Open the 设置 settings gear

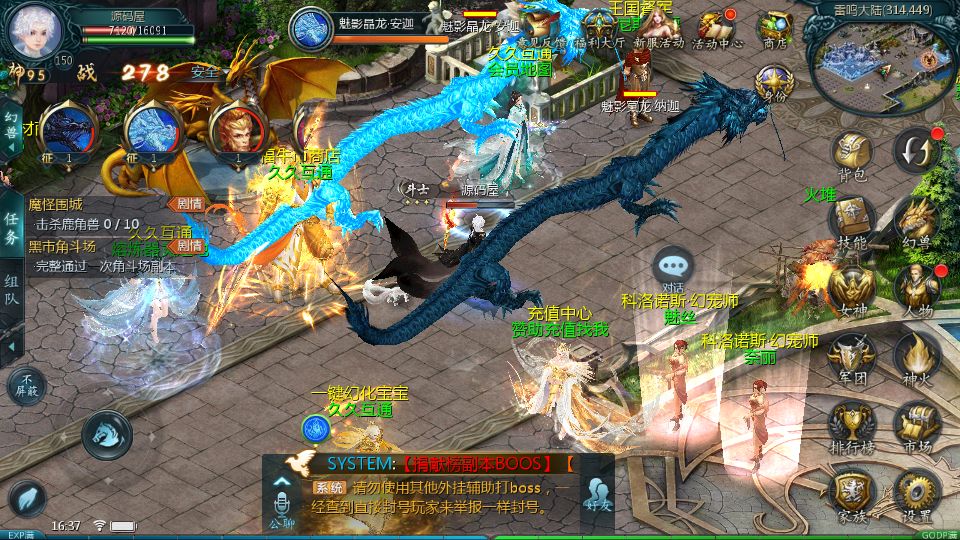(915, 493)
